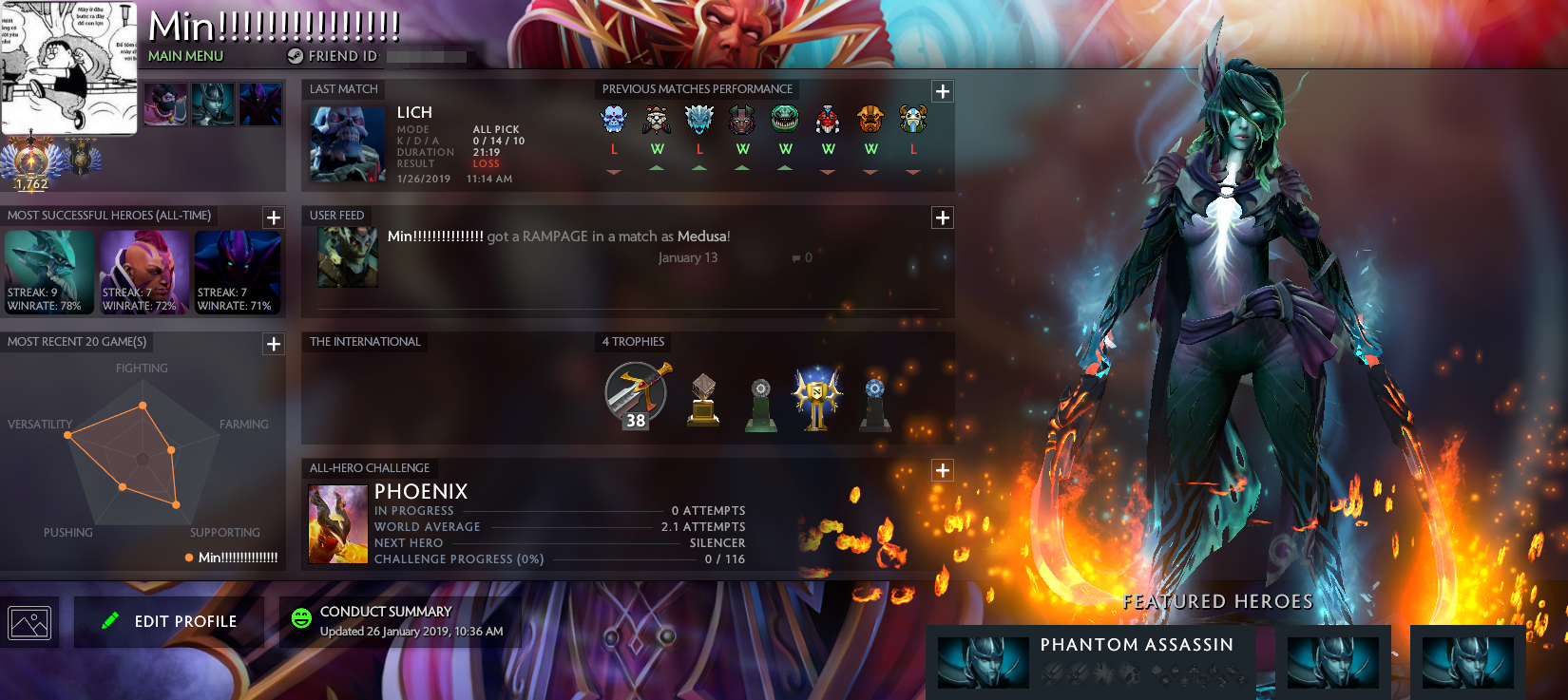1568x700 pixels.
Task: View the golden International trophy
Action: [x=817, y=395]
